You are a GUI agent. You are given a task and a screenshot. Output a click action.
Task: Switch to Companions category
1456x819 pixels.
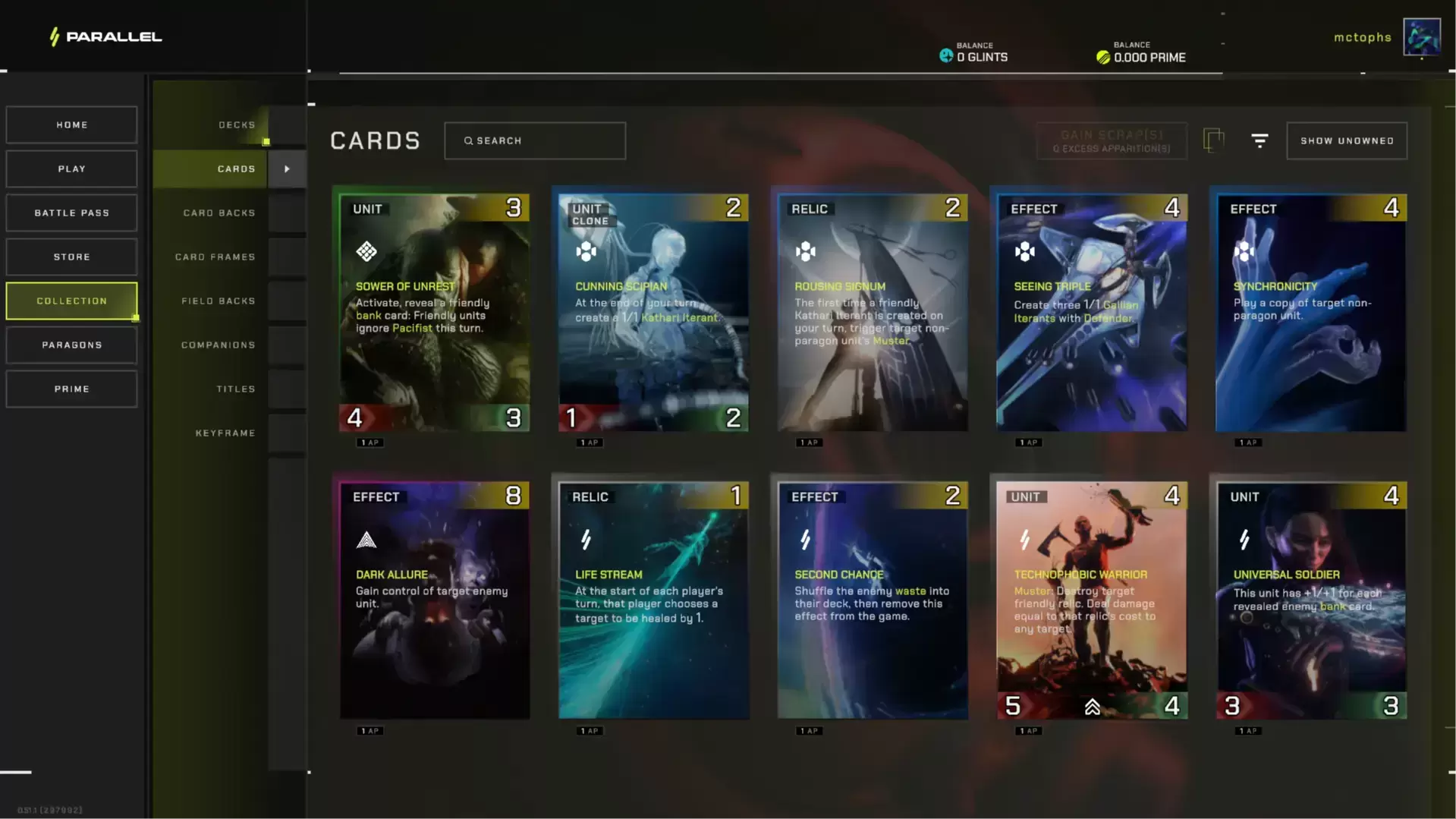[219, 345]
